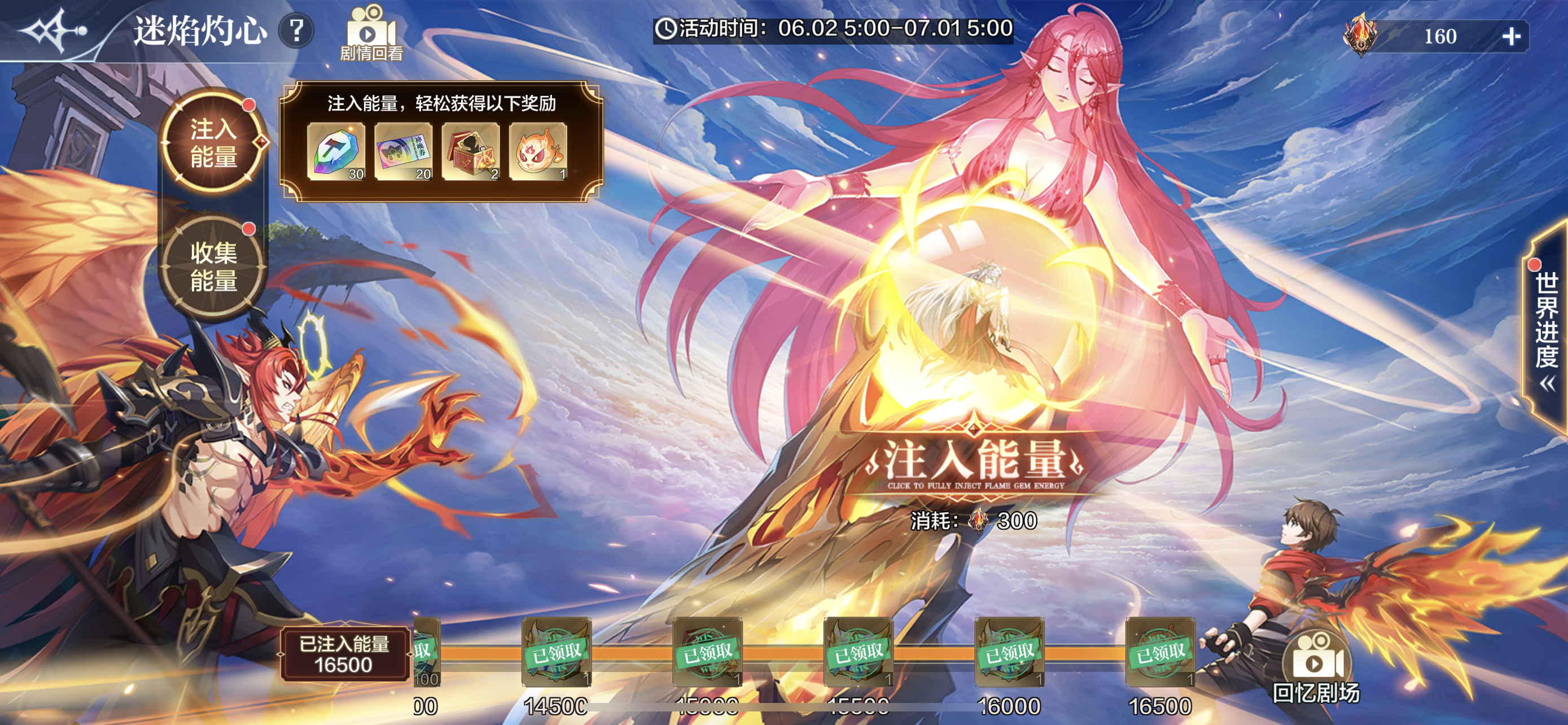Open the help question mark

[x=296, y=30]
